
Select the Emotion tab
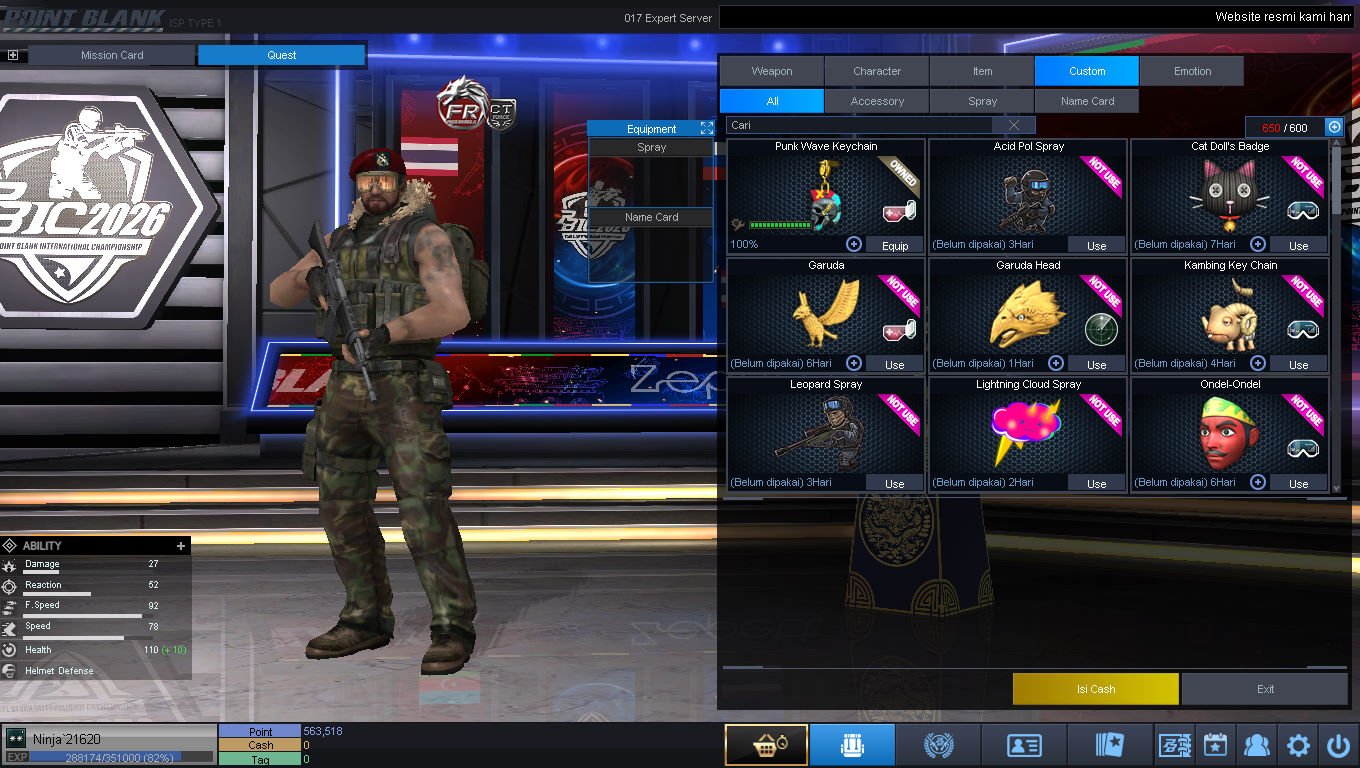pyautogui.click(x=1192, y=71)
